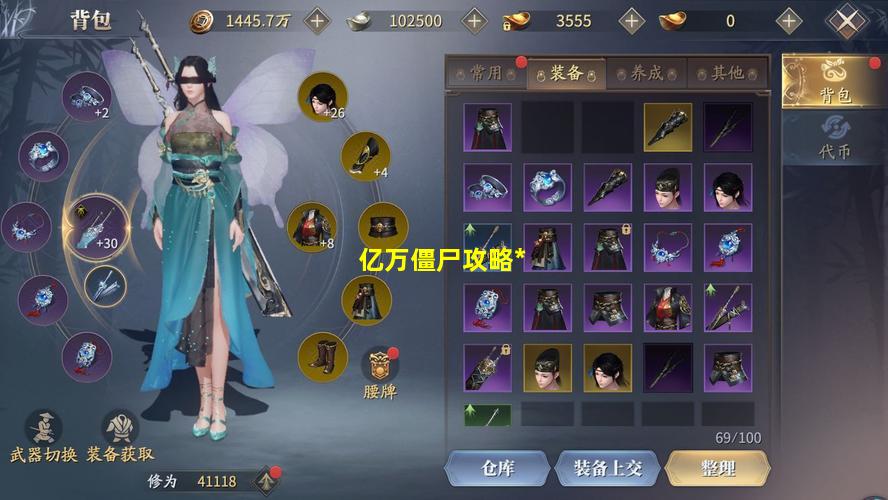The width and height of the screenshot is (888, 500).
Task: Add more copper coins with plus button
Action: click(316, 20)
